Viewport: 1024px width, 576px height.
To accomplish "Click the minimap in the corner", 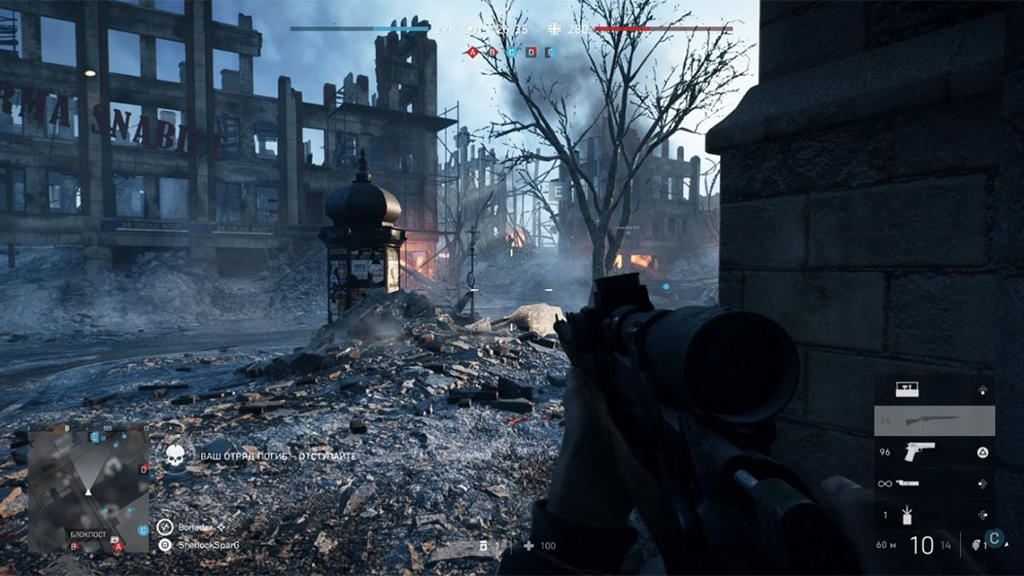I will pos(88,490).
